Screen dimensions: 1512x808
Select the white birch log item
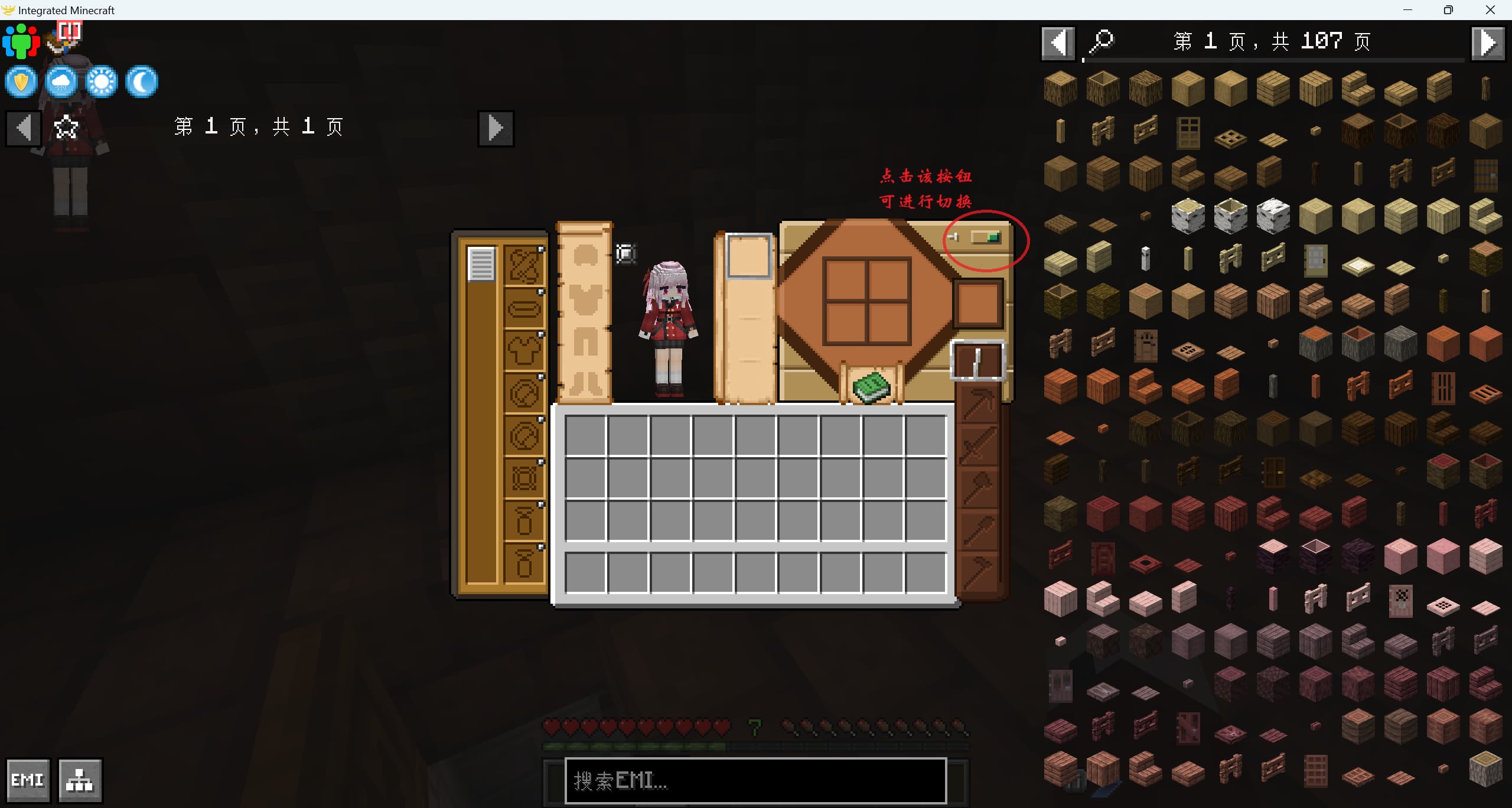pyautogui.click(x=1188, y=216)
